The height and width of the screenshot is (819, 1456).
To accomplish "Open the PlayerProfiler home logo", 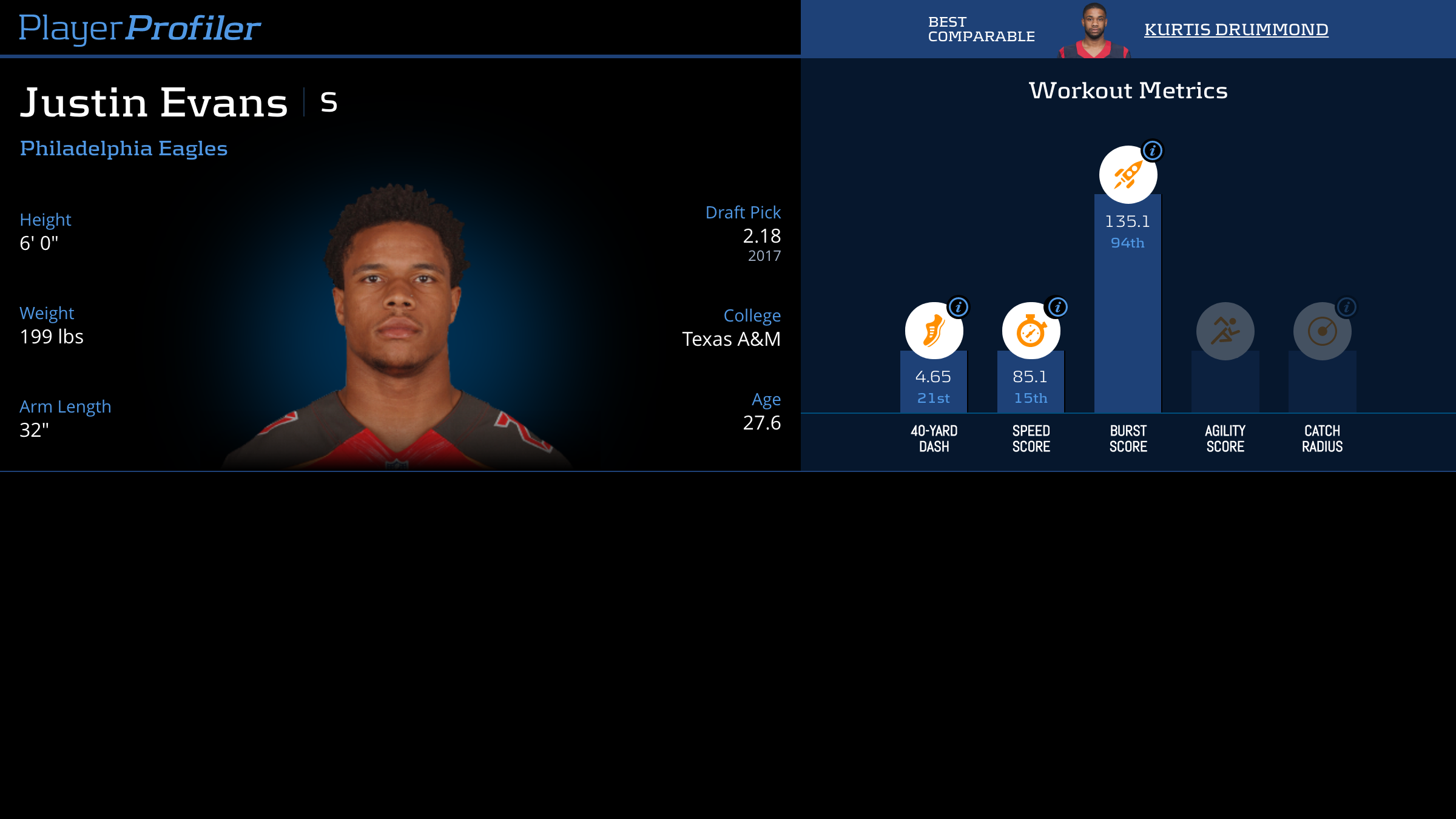I will [140, 28].
